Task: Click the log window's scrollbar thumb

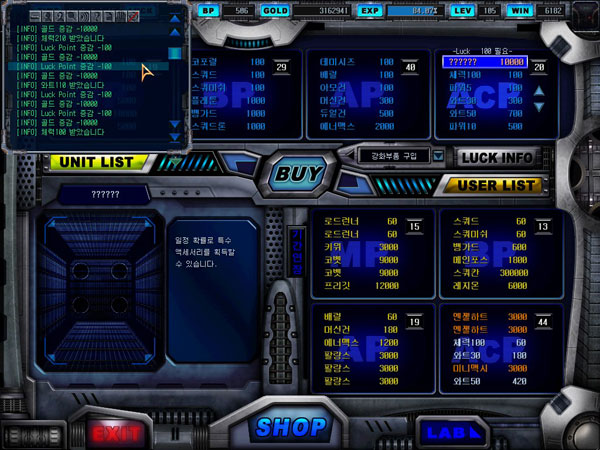Action: pyautogui.click(x=175, y=54)
